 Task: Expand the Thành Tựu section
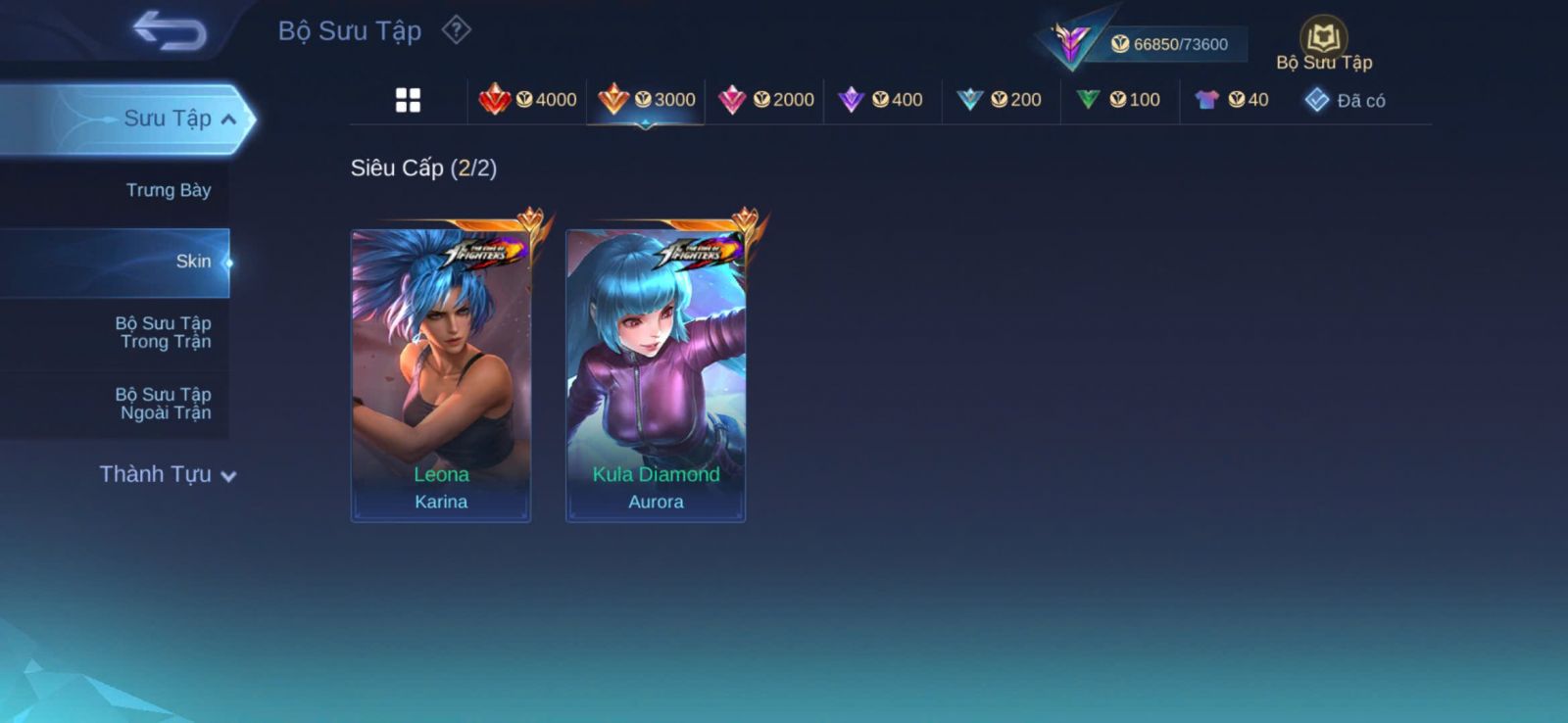(x=168, y=475)
